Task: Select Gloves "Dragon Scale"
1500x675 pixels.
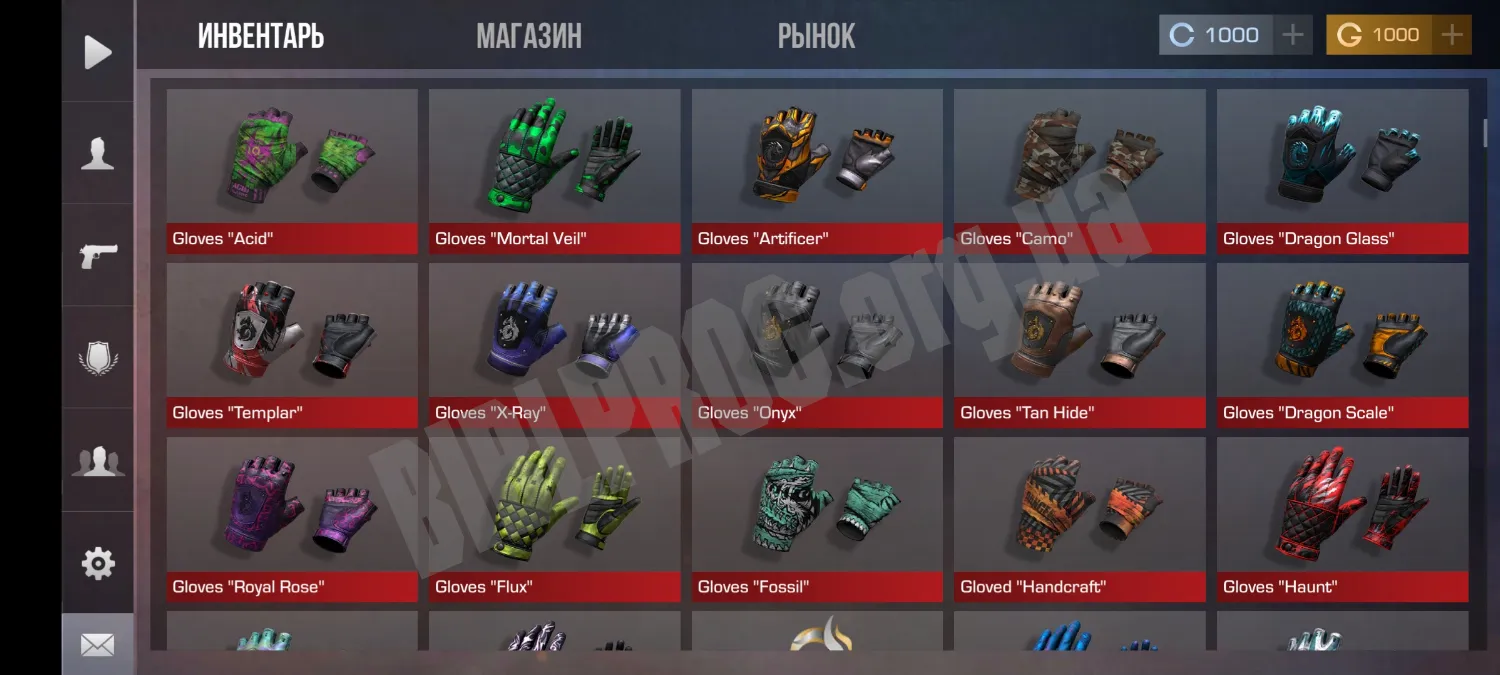Action: (1342, 344)
